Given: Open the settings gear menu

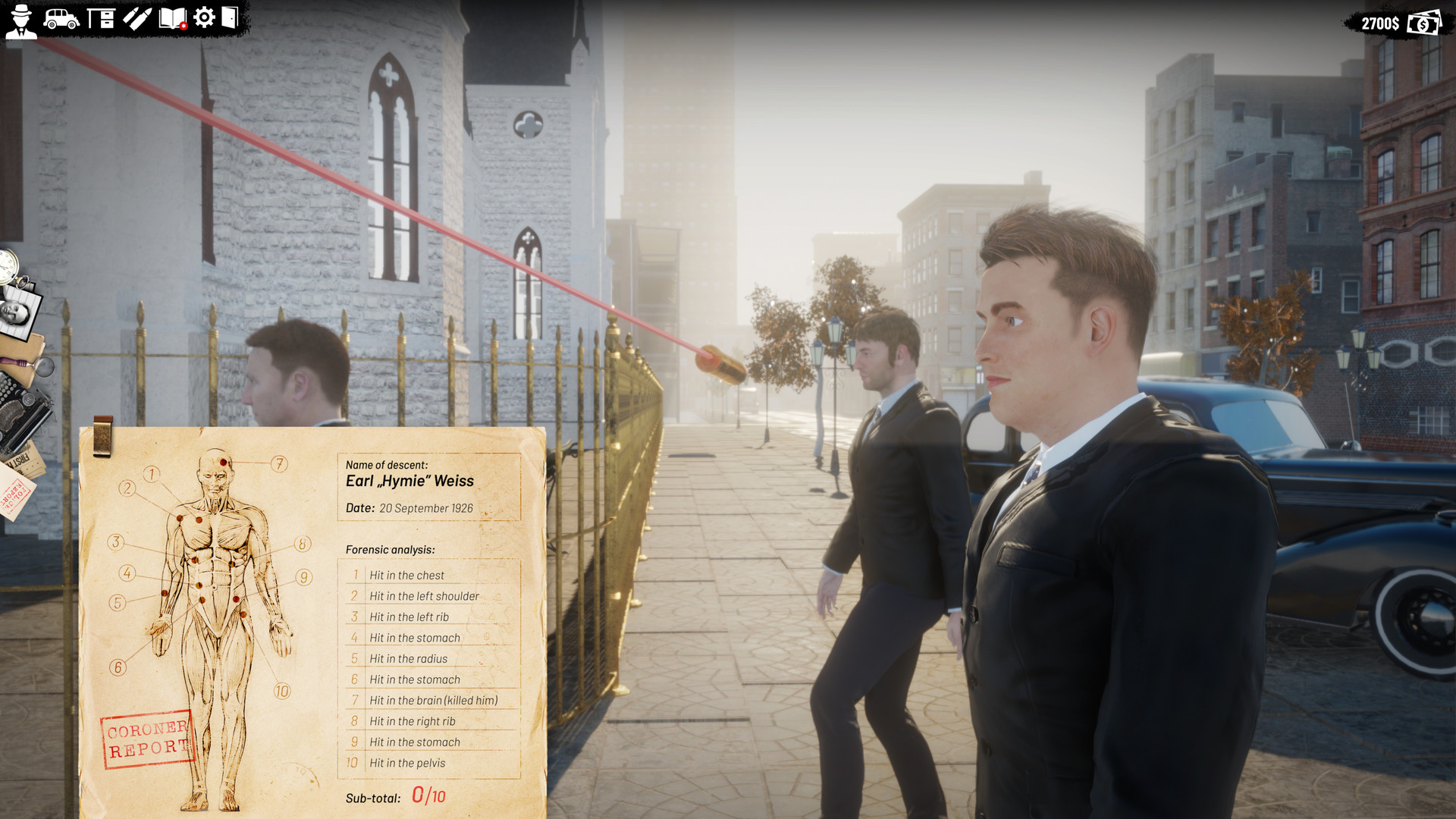Looking at the screenshot, I should (x=203, y=18).
